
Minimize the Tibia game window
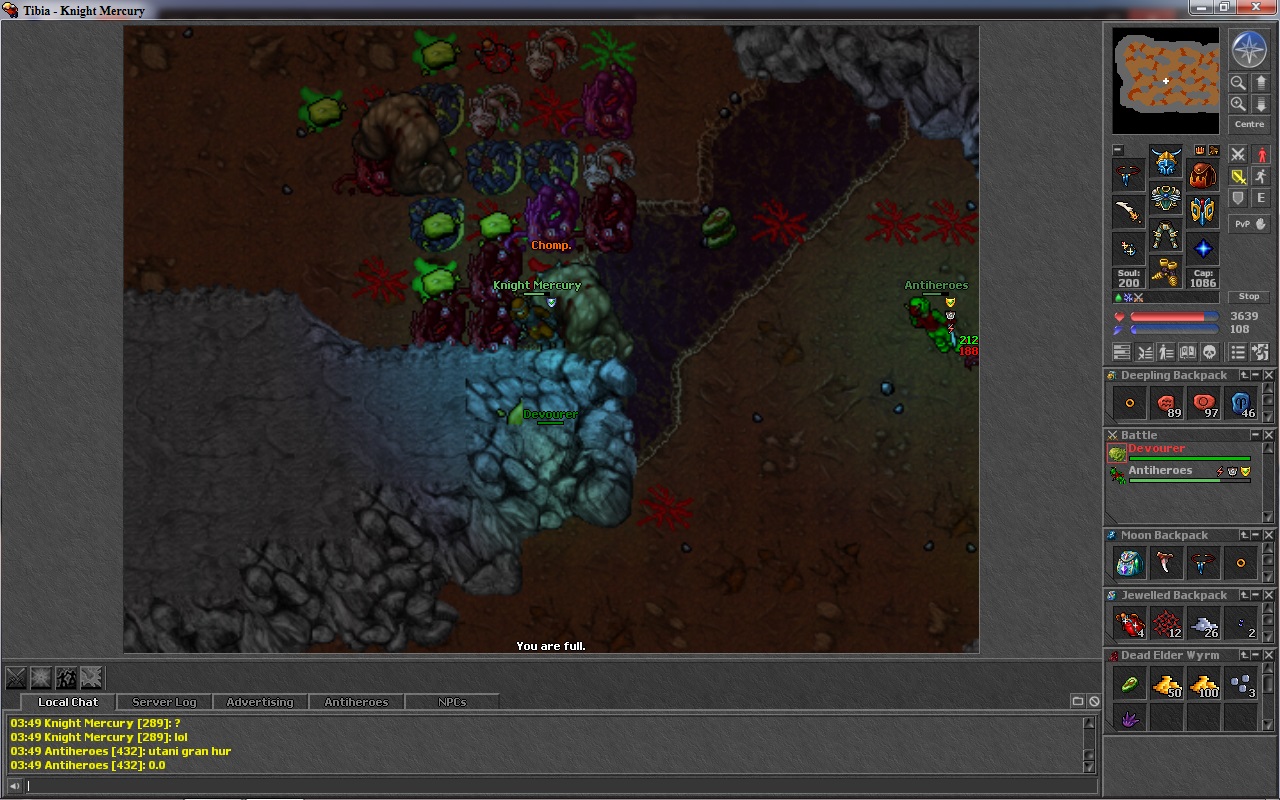pyautogui.click(x=1201, y=8)
